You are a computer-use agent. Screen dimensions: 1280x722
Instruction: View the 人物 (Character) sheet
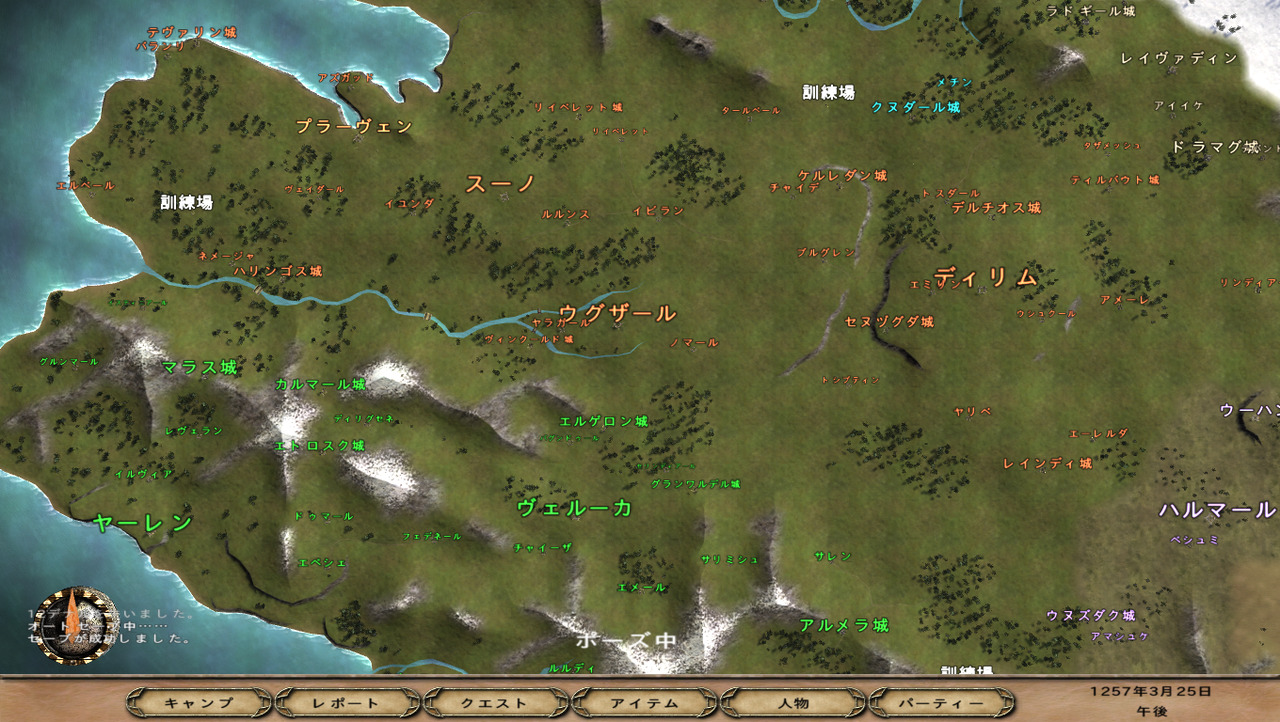tap(792, 703)
